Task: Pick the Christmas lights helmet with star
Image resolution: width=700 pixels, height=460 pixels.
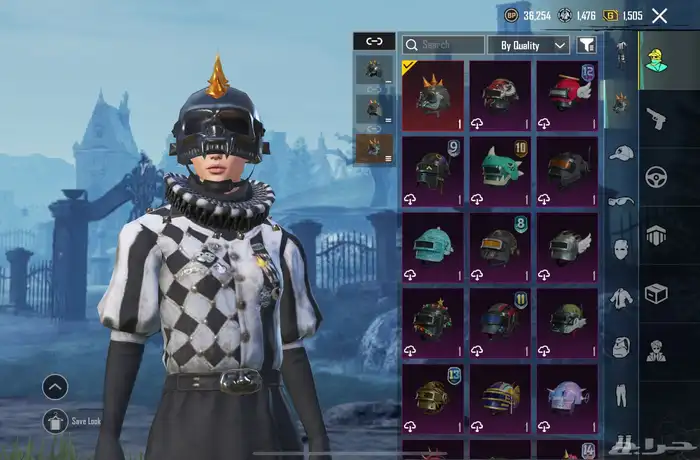Action: pos(433,322)
